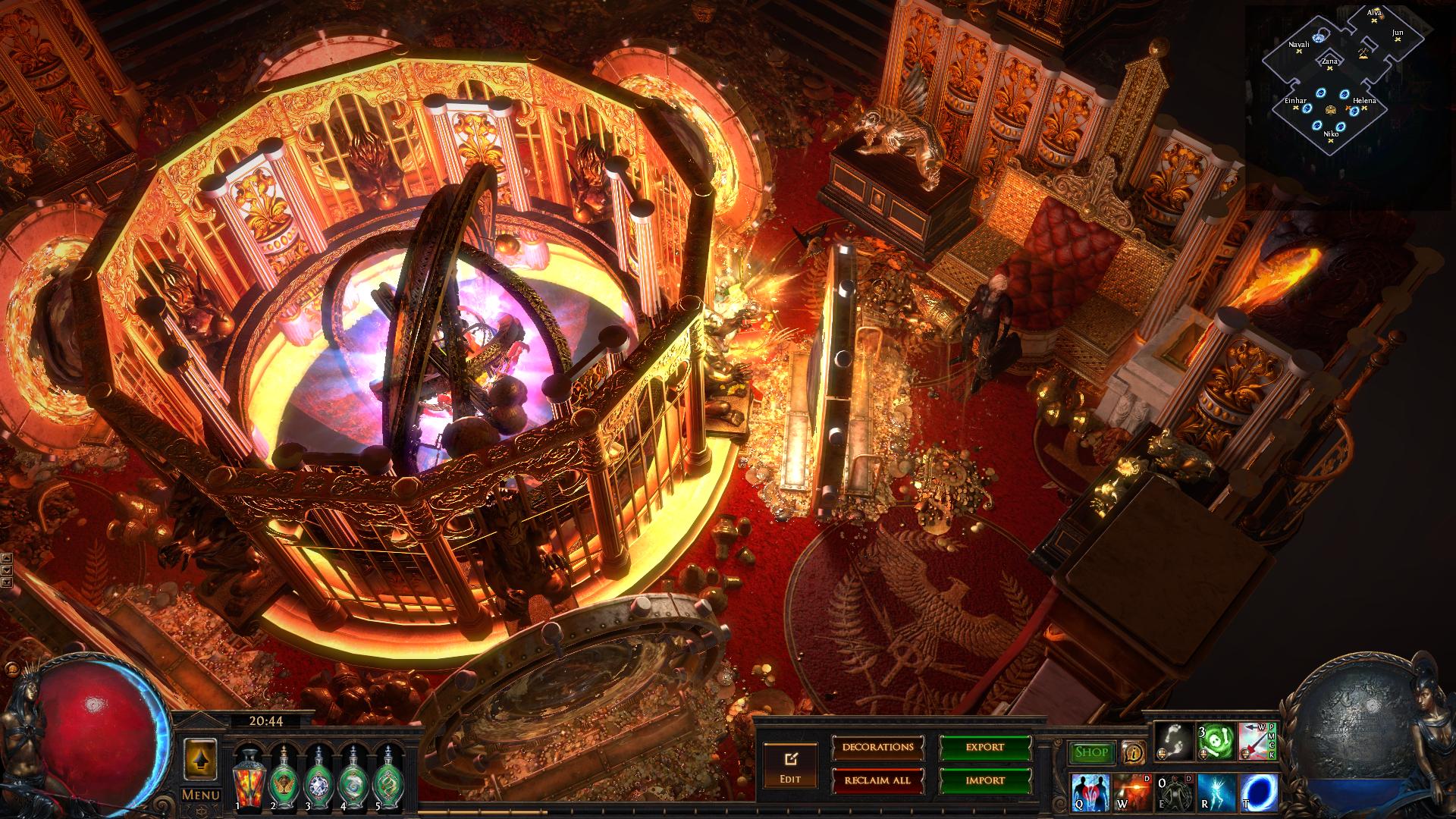Viewport: 1456px width, 819px height.
Task: Open the in-game Shop
Action: (1091, 752)
